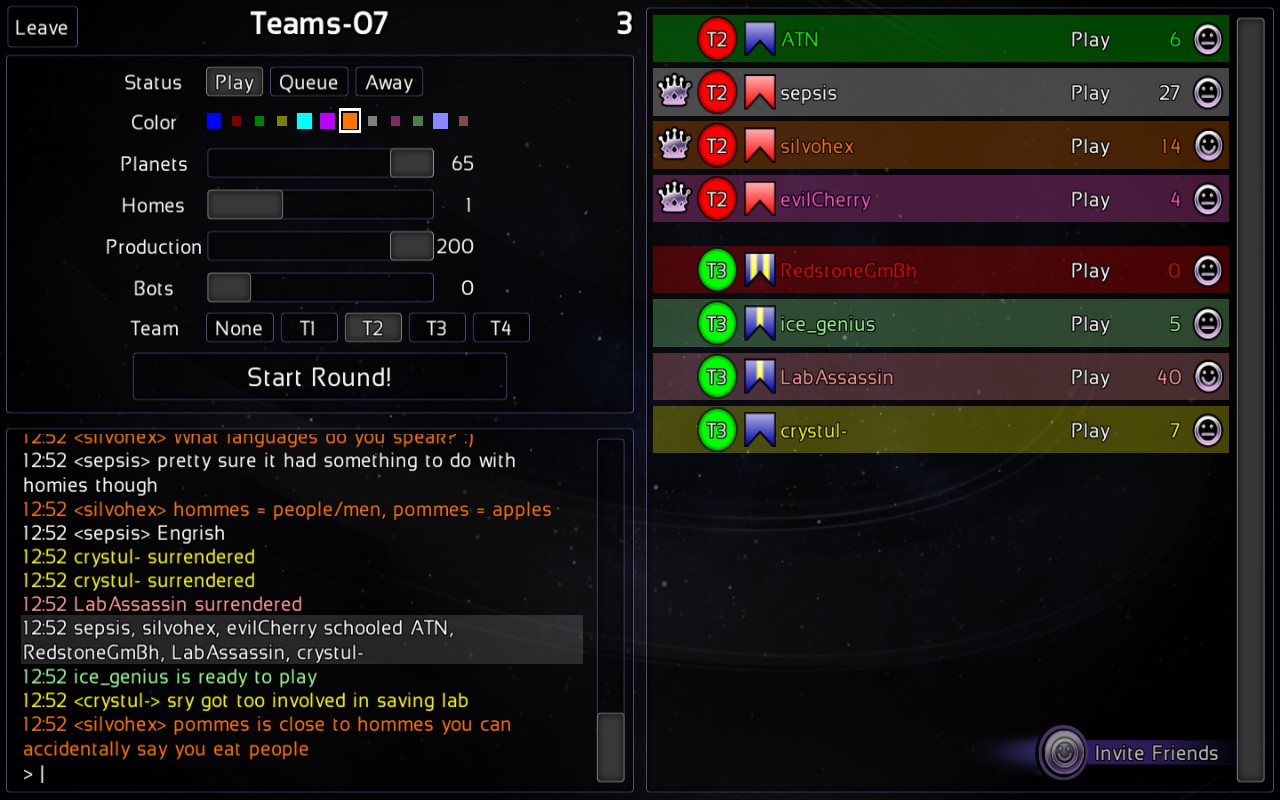Choose the bright blue color swatch
Image resolution: width=1280 pixels, height=800 pixels.
[x=214, y=121]
